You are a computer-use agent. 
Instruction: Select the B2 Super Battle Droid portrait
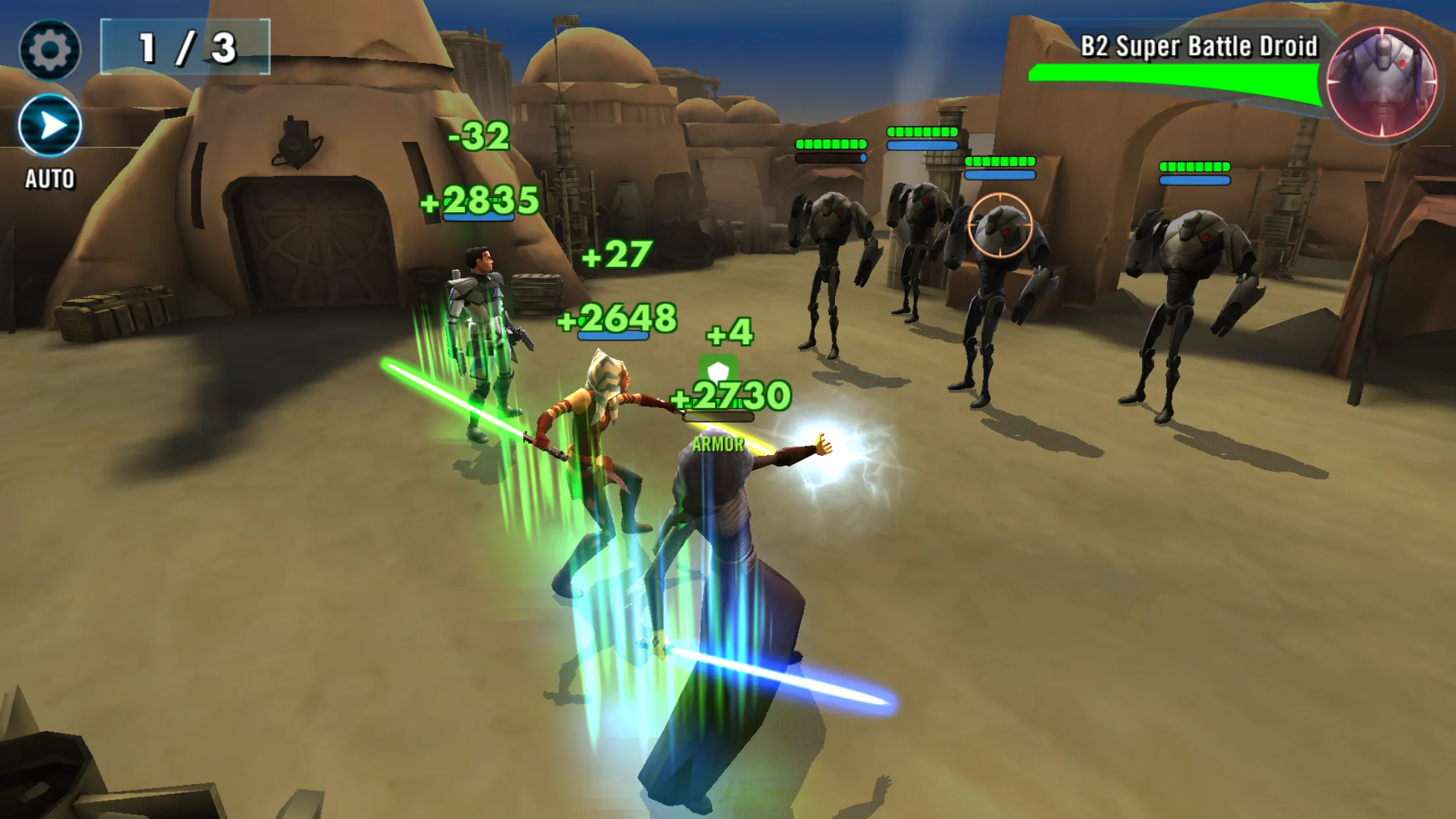[1381, 82]
